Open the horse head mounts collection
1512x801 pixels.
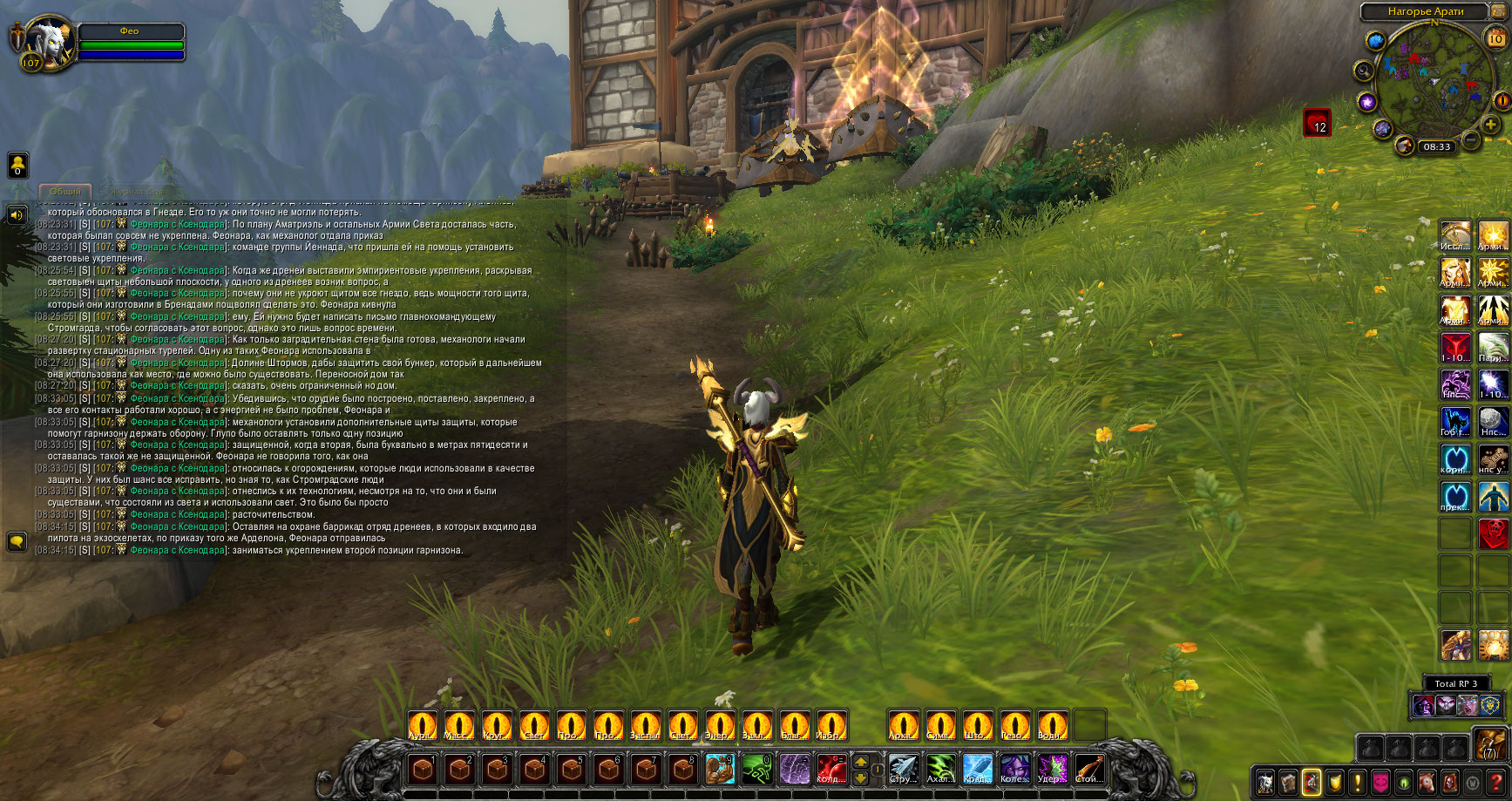tap(1427, 782)
